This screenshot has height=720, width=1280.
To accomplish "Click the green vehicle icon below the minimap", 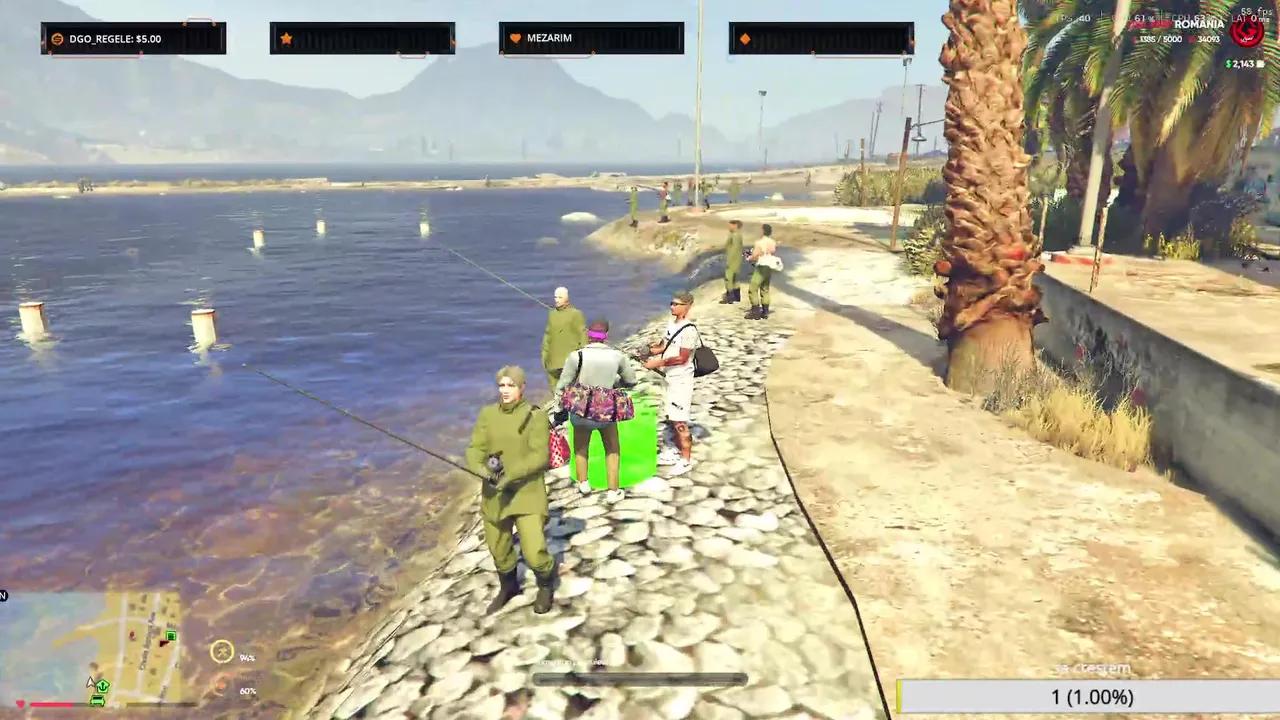I will 97,701.
